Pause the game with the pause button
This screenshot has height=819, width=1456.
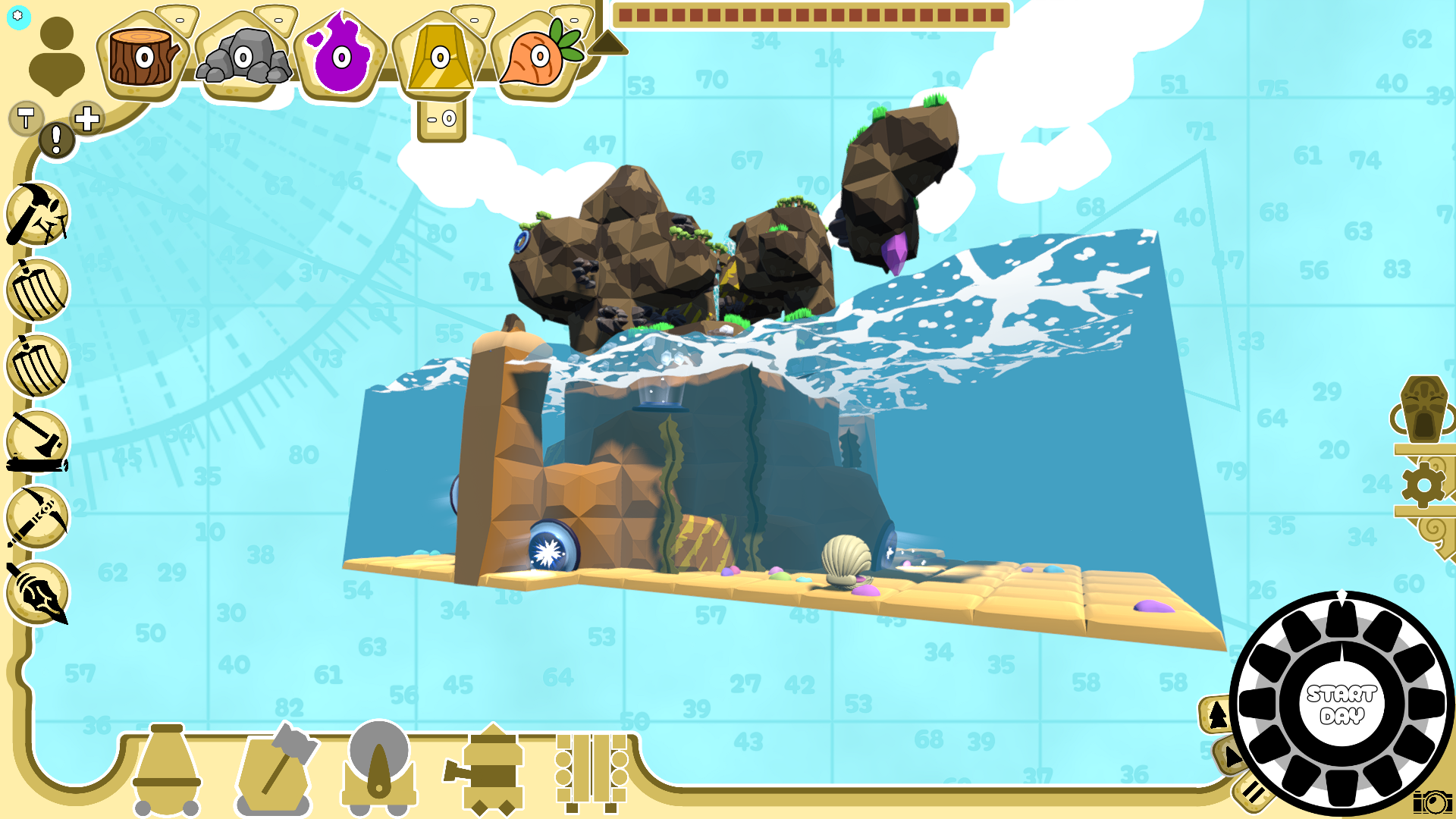tap(1252, 793)
